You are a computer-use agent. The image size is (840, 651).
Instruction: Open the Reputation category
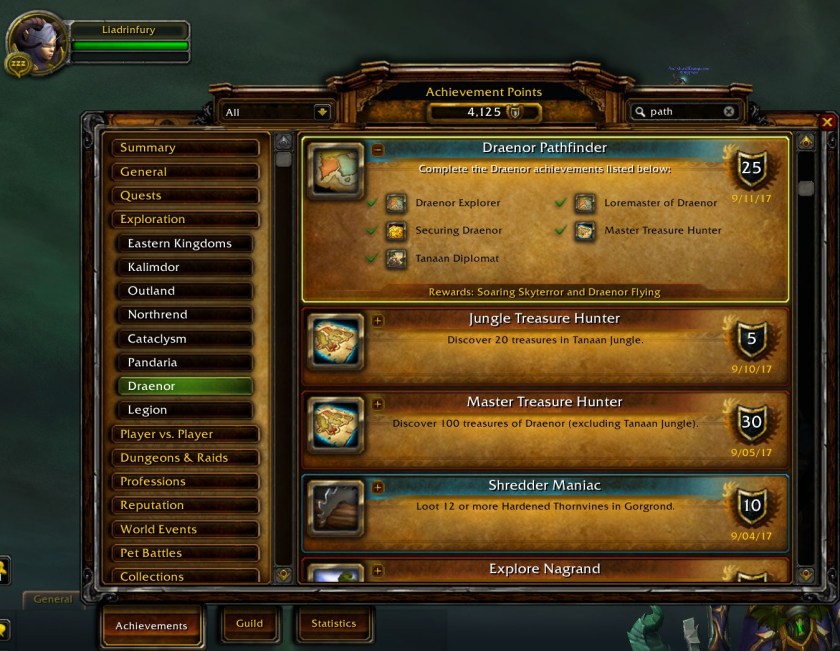tap(185, 506)
